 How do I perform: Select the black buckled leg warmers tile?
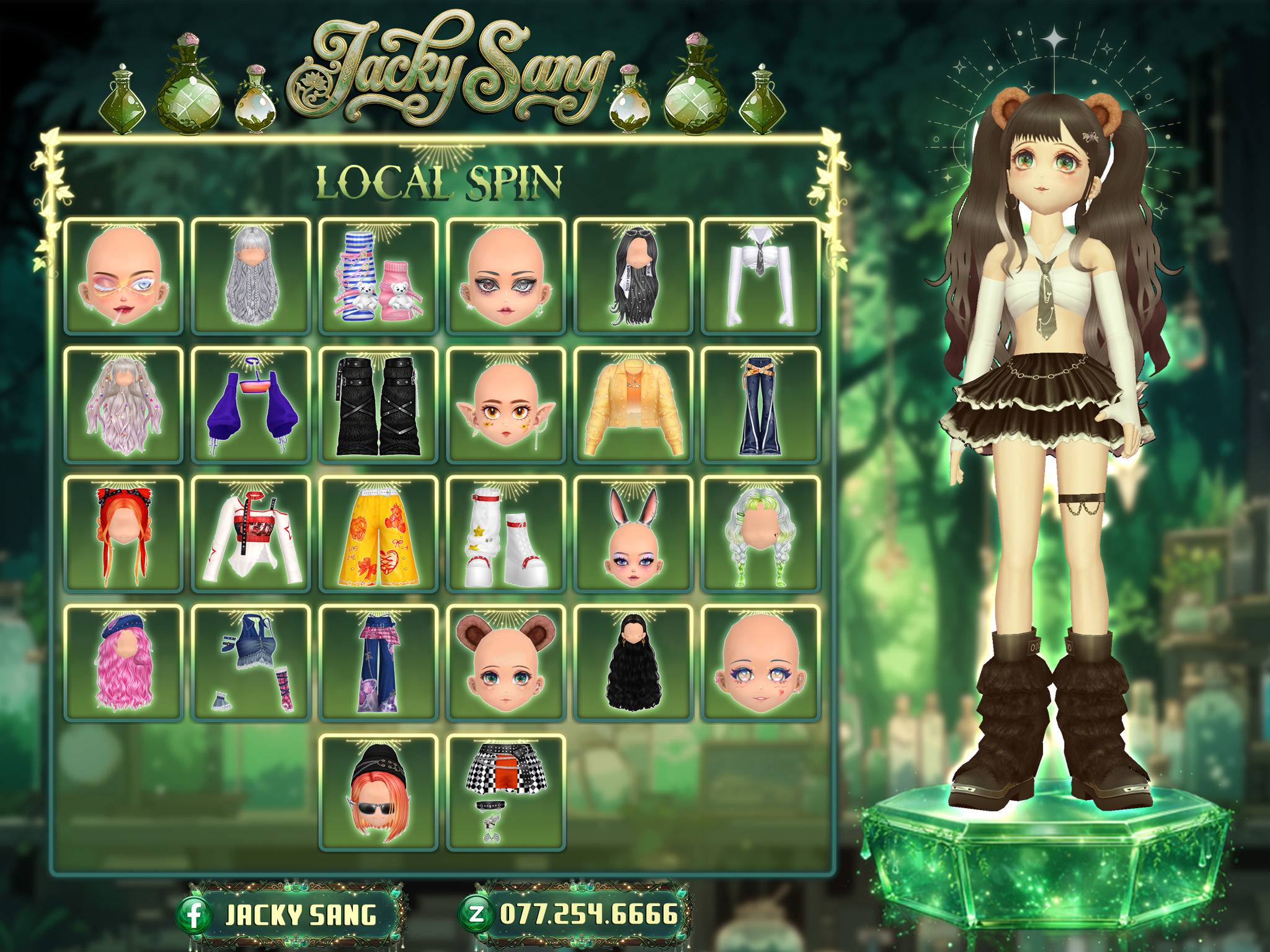point(378,405)
